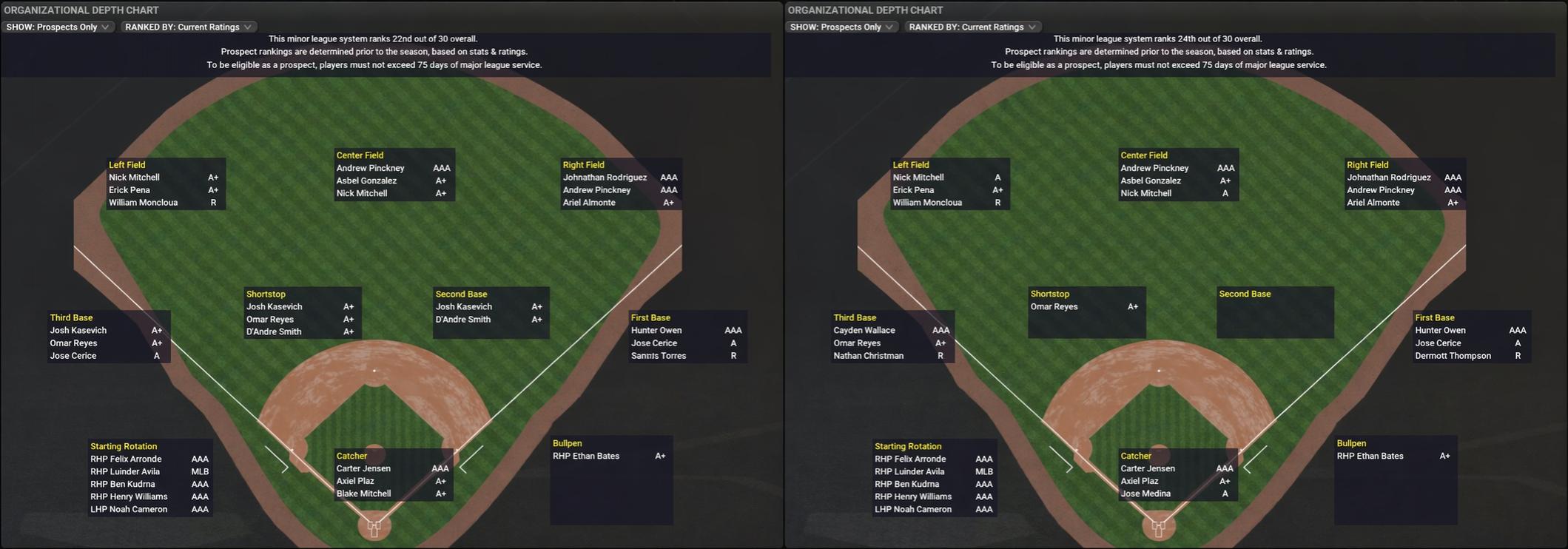Open the RANKED BY: Current Ratings dropdown on left chart
The height and width of the screenshot is (549, 1568).
[x=187, y=27]
